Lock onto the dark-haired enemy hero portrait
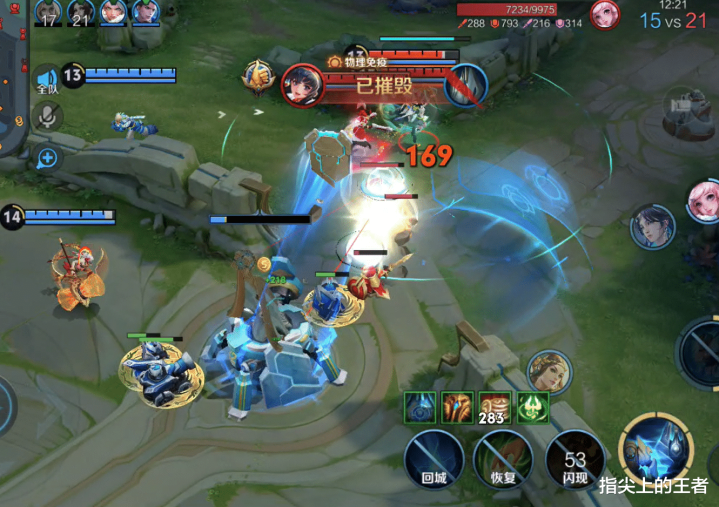Viewport: 719px width, 507px height. click(653, 226)
